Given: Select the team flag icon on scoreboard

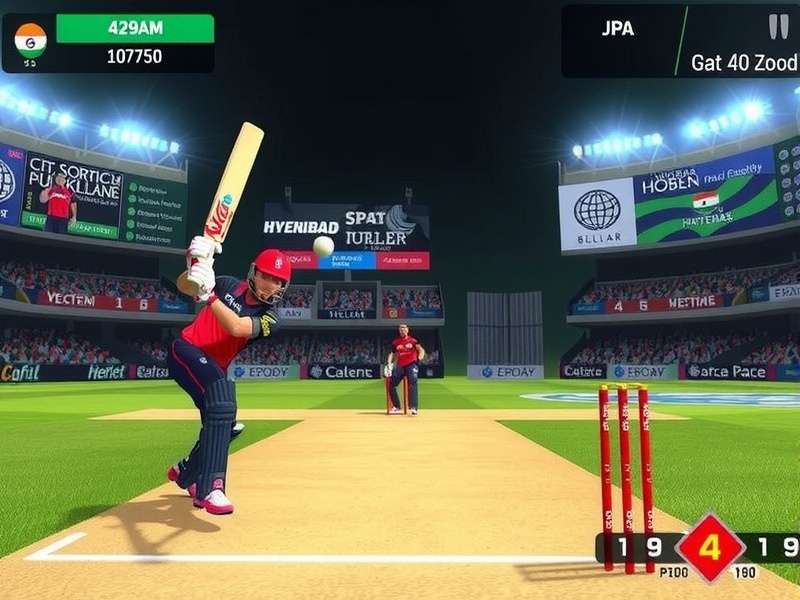Looking at the screenshot, I should (30, 39).
